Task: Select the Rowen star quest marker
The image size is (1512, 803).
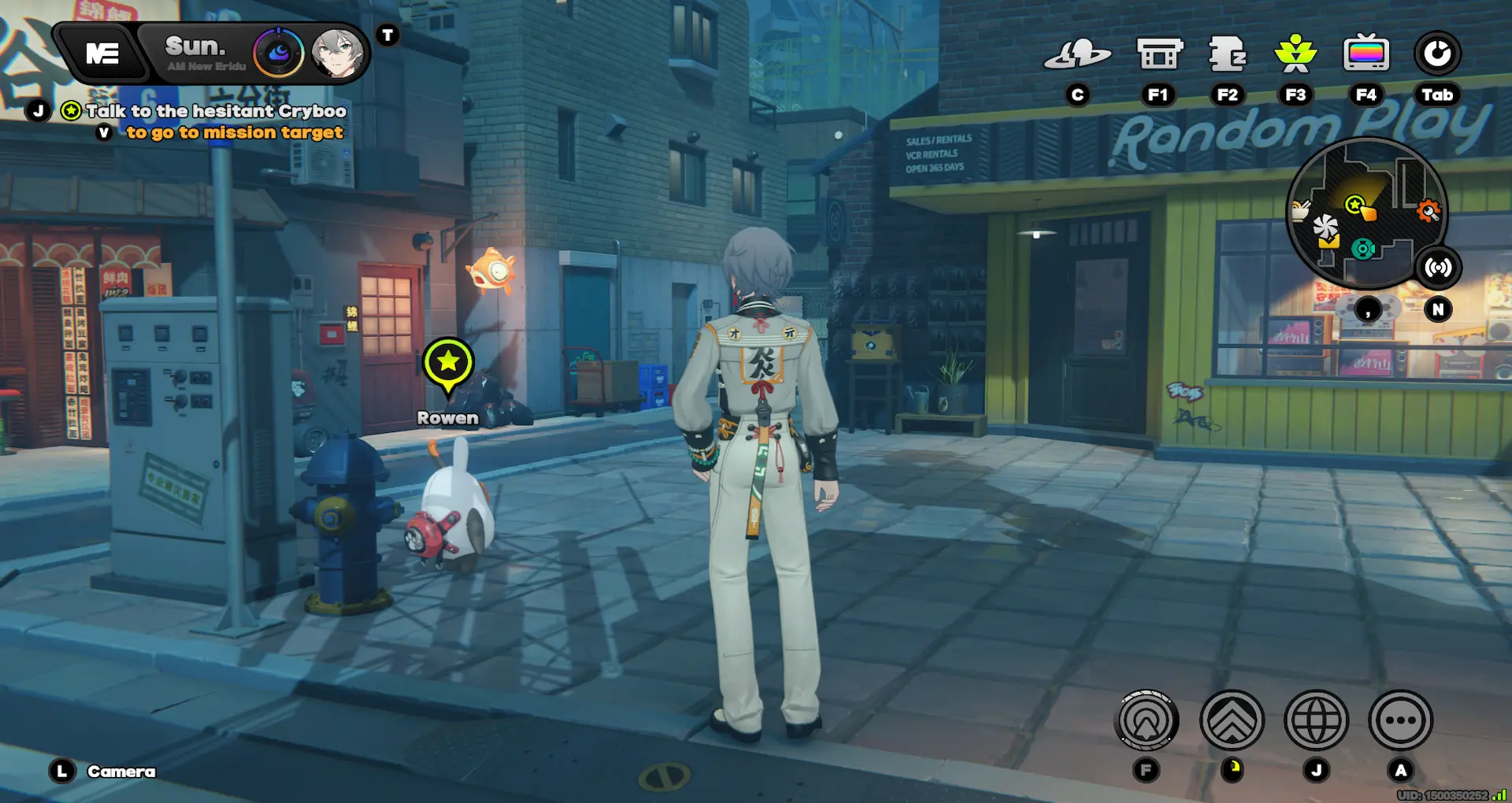Action: (448, 363)
